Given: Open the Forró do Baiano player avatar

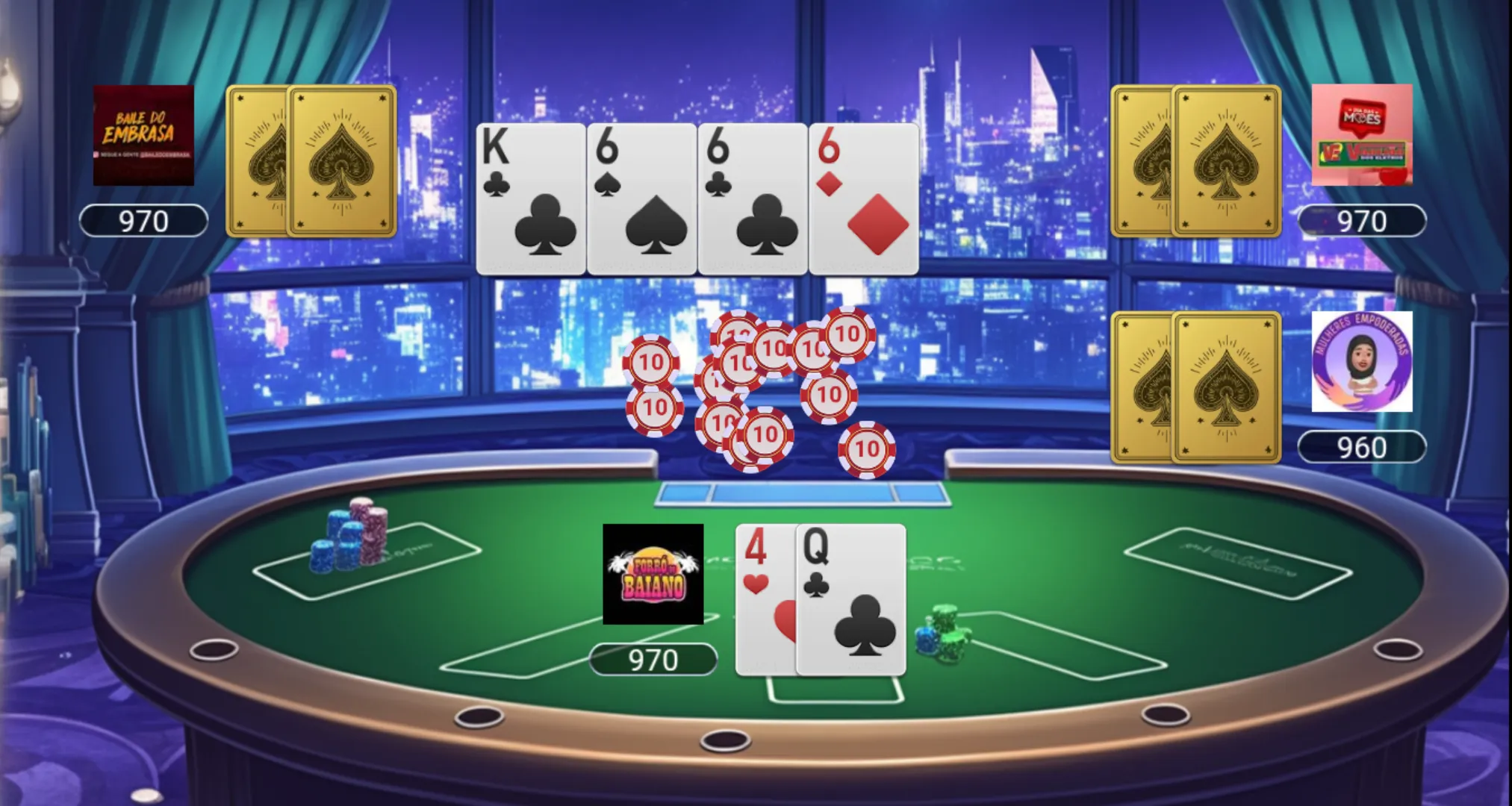Looking at the screenshot, I should point(653,574).
